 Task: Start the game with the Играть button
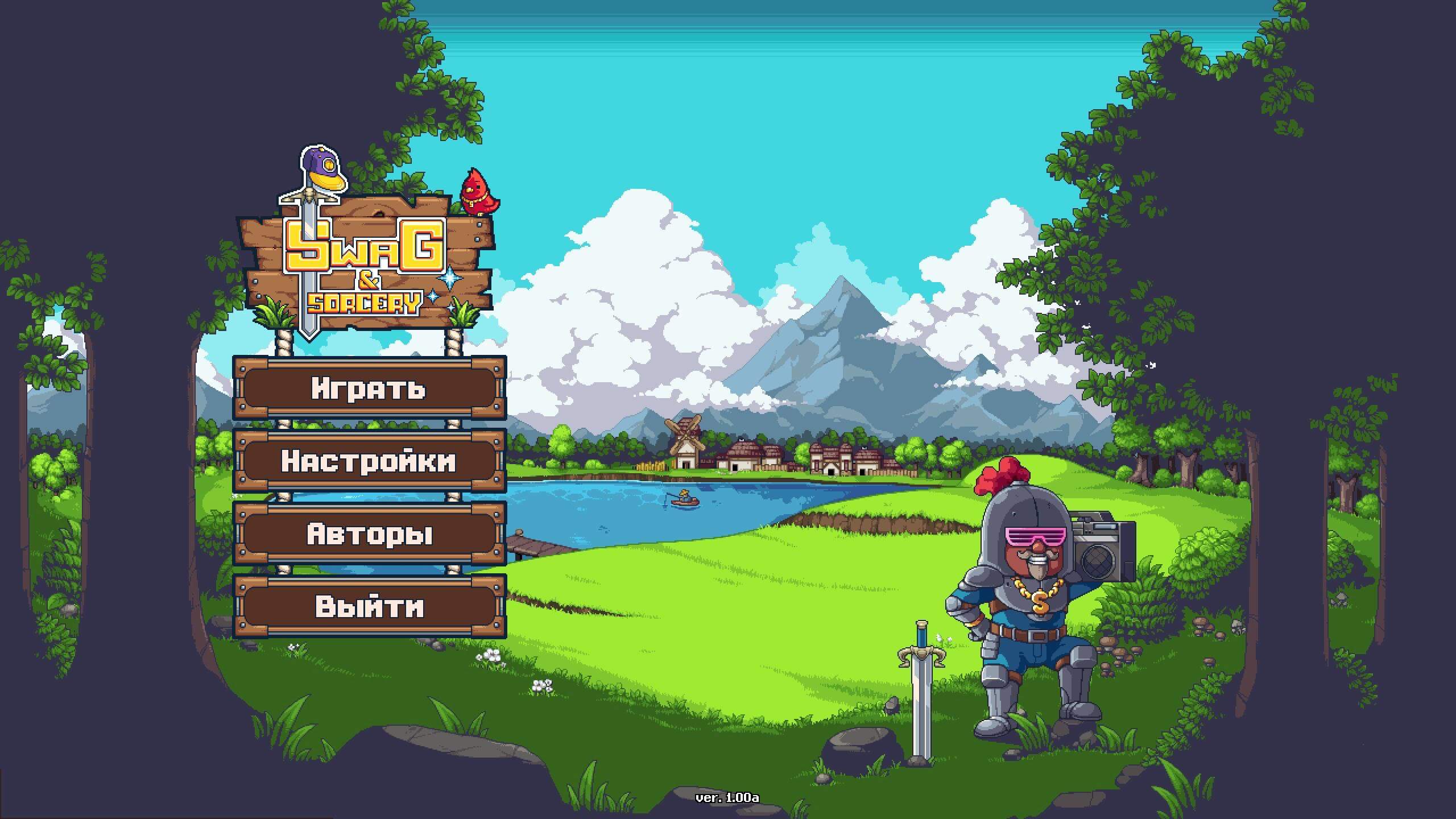369,388
